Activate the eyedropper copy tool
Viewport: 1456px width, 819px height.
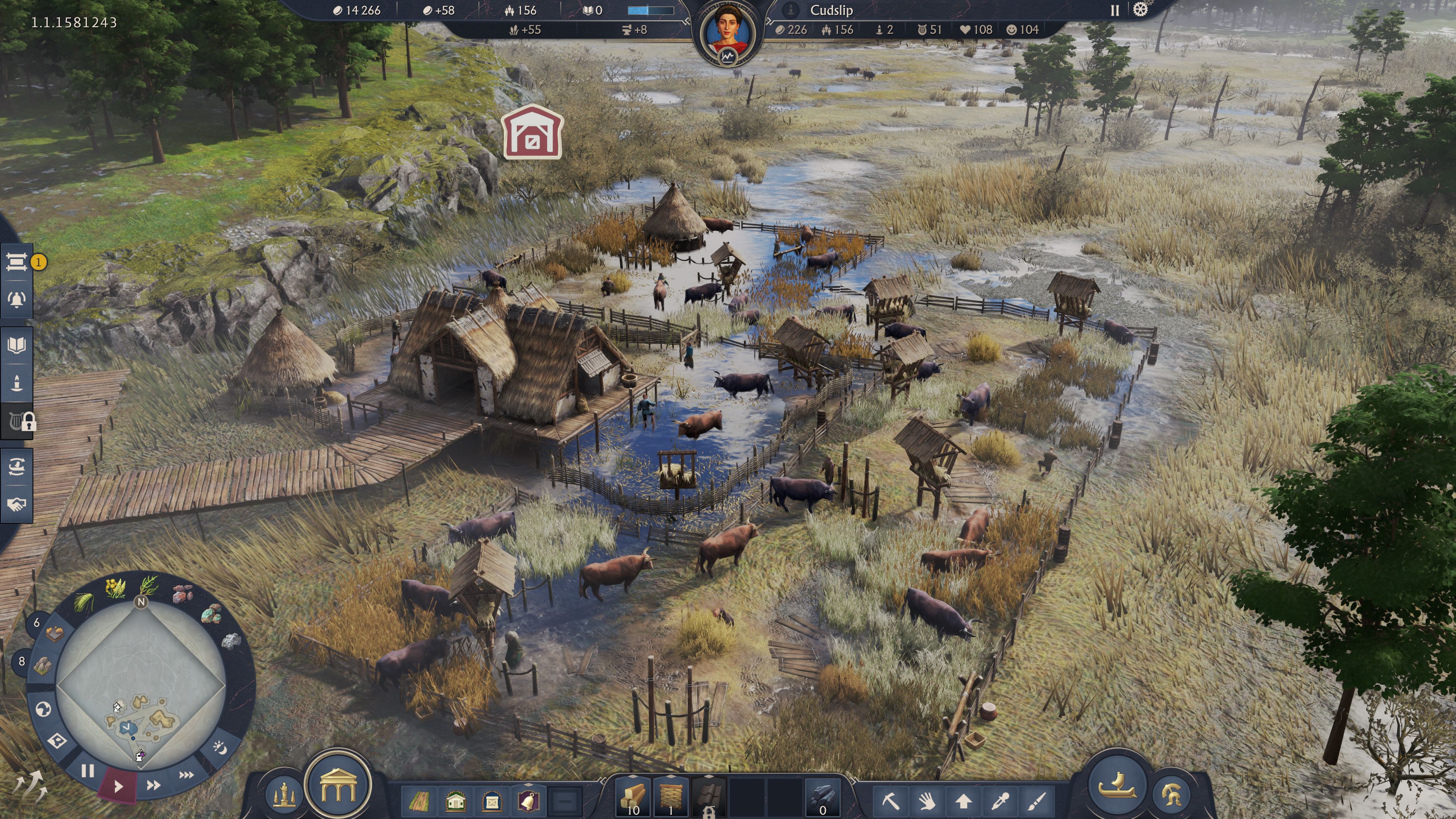[1001, 800]
